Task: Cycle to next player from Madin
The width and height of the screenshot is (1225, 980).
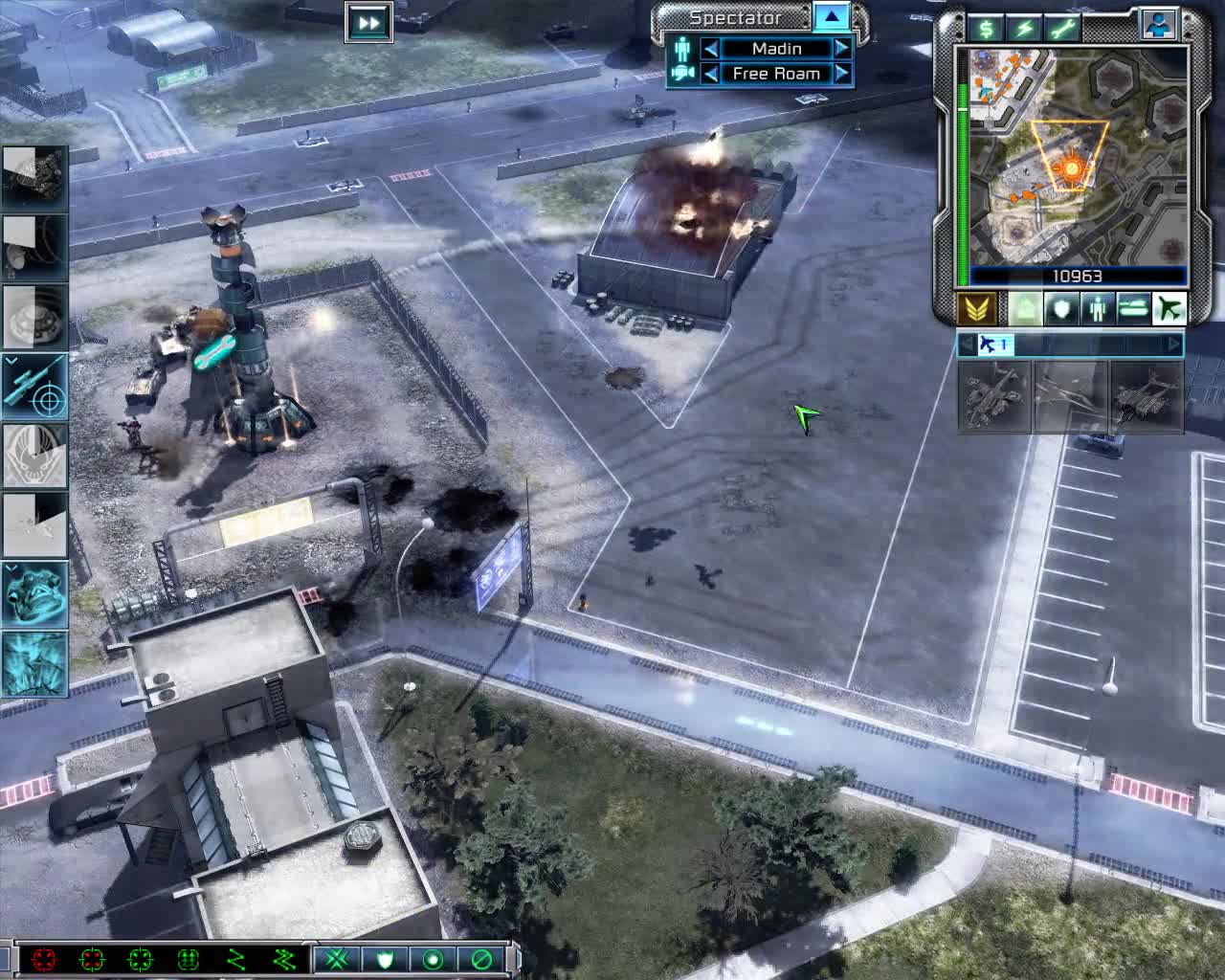Action: coord(840,48)
